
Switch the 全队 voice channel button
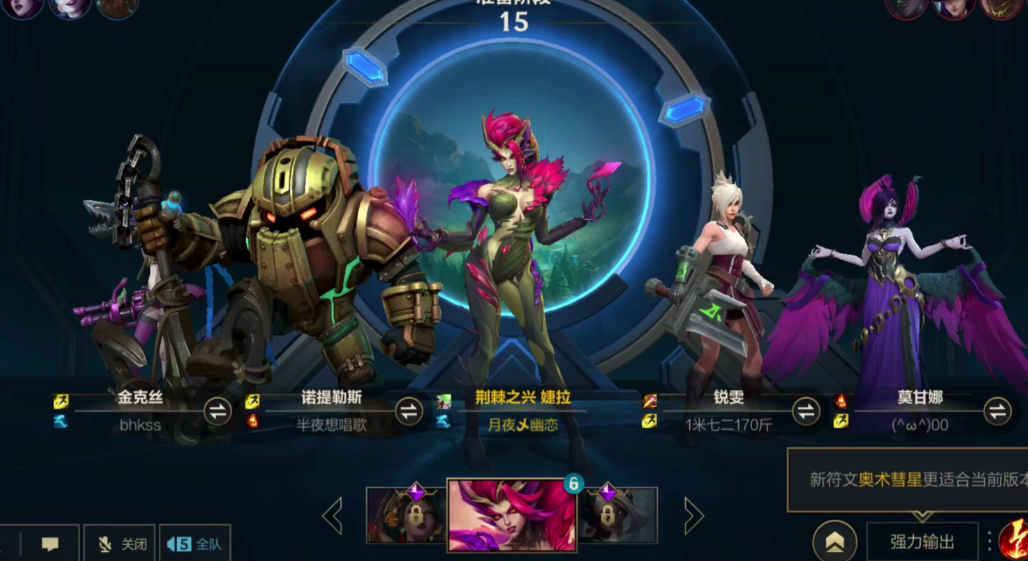(196, 544)
